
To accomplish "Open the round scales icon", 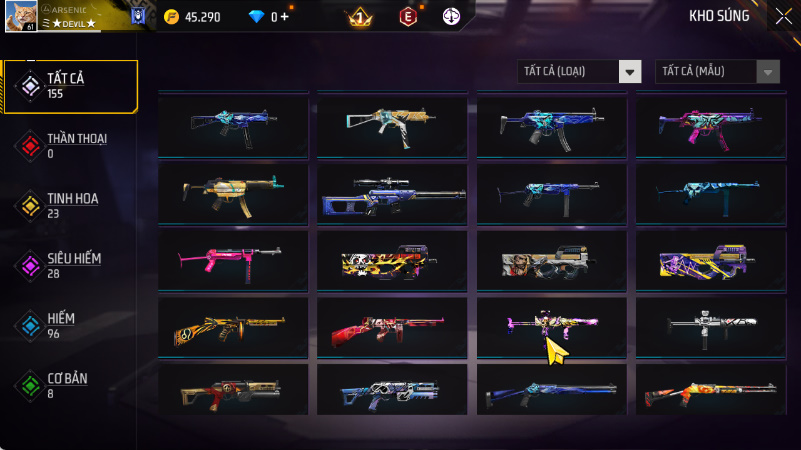I will point(452,17).
